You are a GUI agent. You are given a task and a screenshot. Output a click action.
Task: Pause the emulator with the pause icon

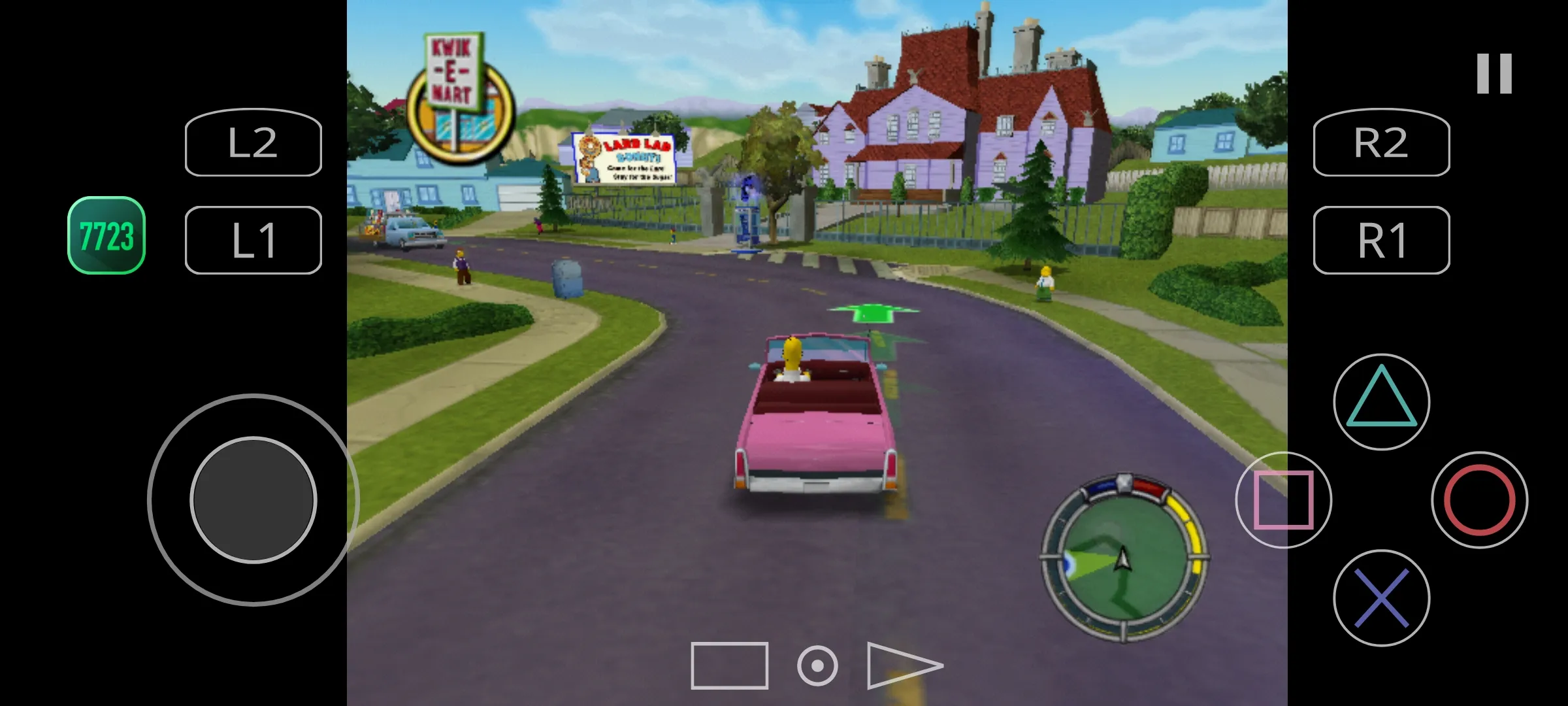click(x=1494, y=74)
